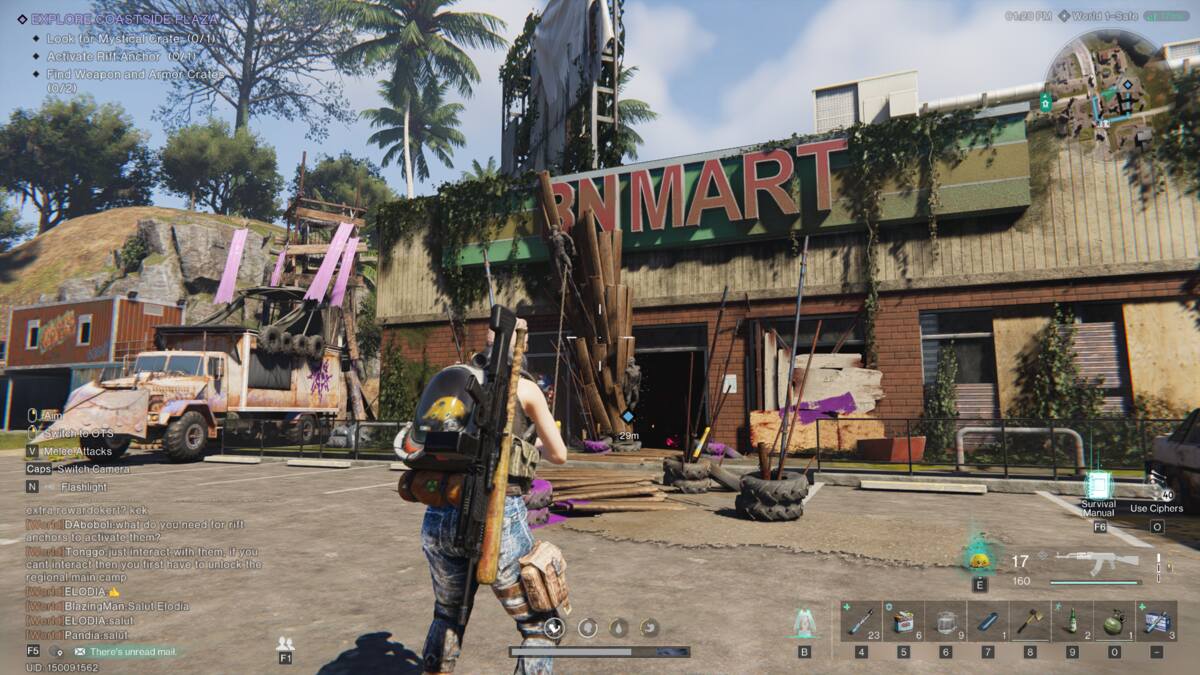Select the green bottle hotbar slot

click(x=1071, y=621)
